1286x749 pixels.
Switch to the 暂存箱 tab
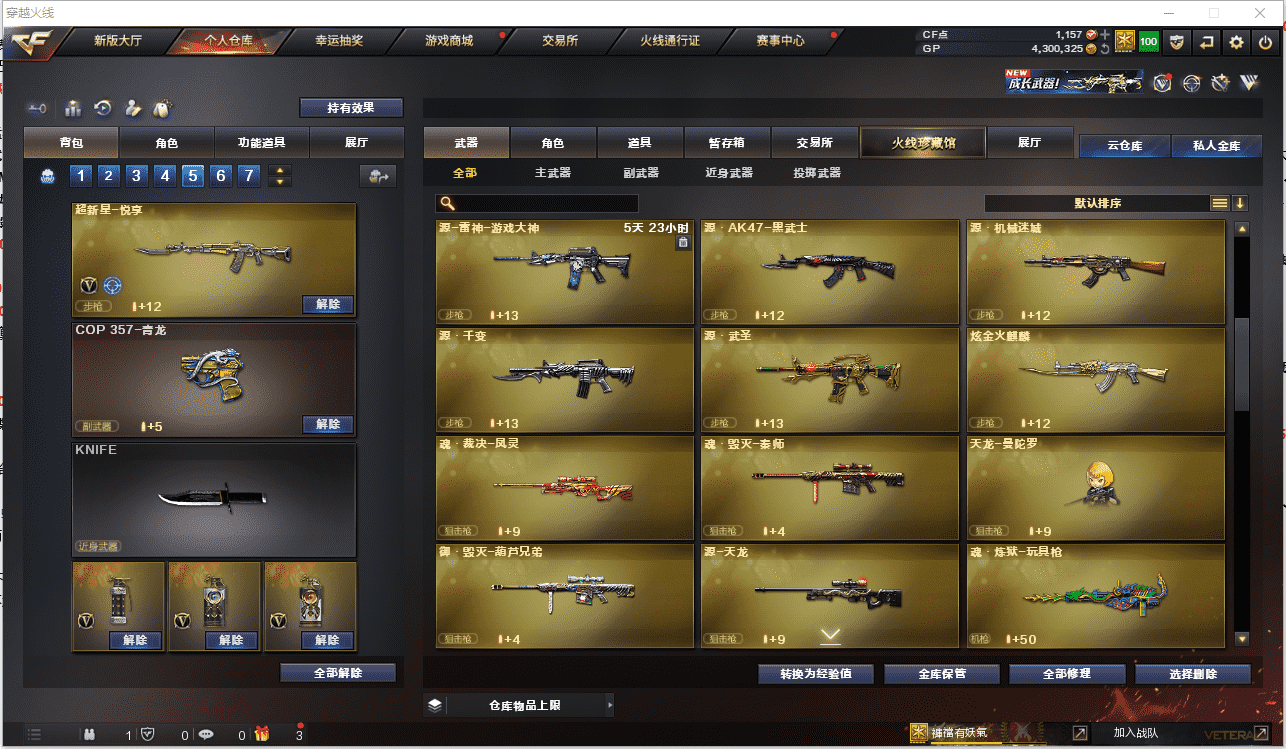tap(725, 143)
